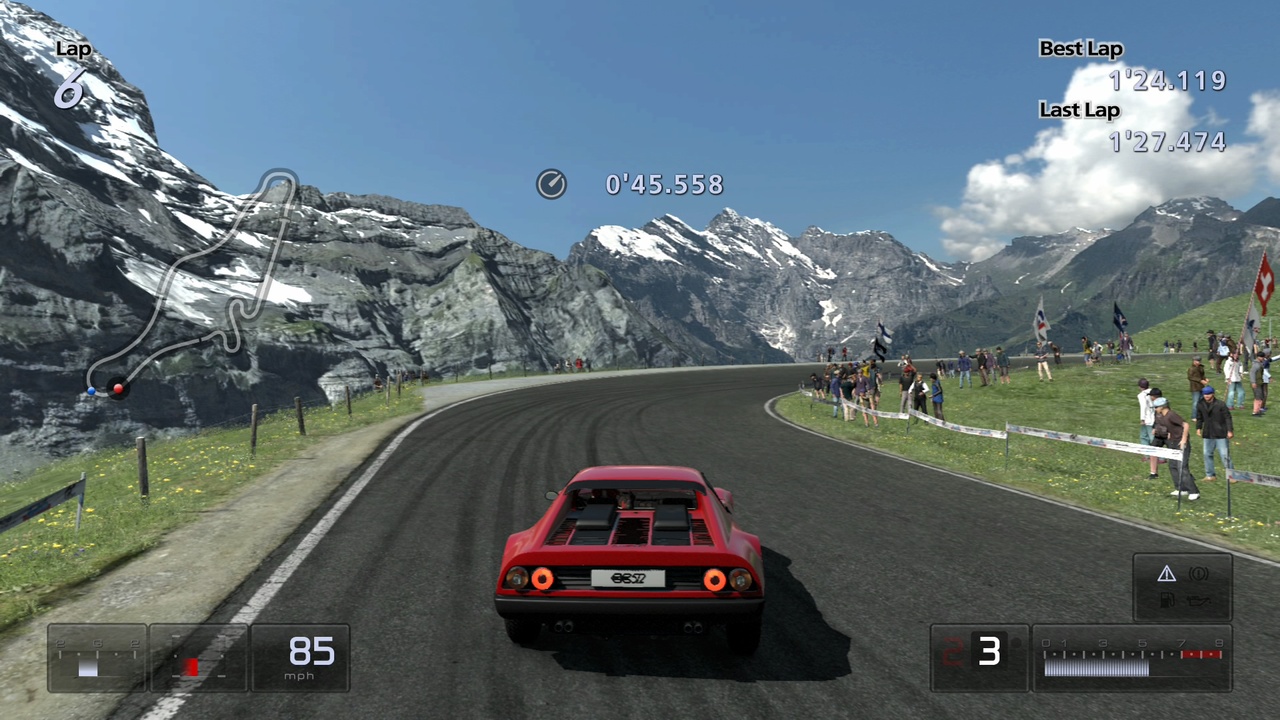Select the red car marker on the minimap
The image size is (1280, 720).
coord(118,388)
